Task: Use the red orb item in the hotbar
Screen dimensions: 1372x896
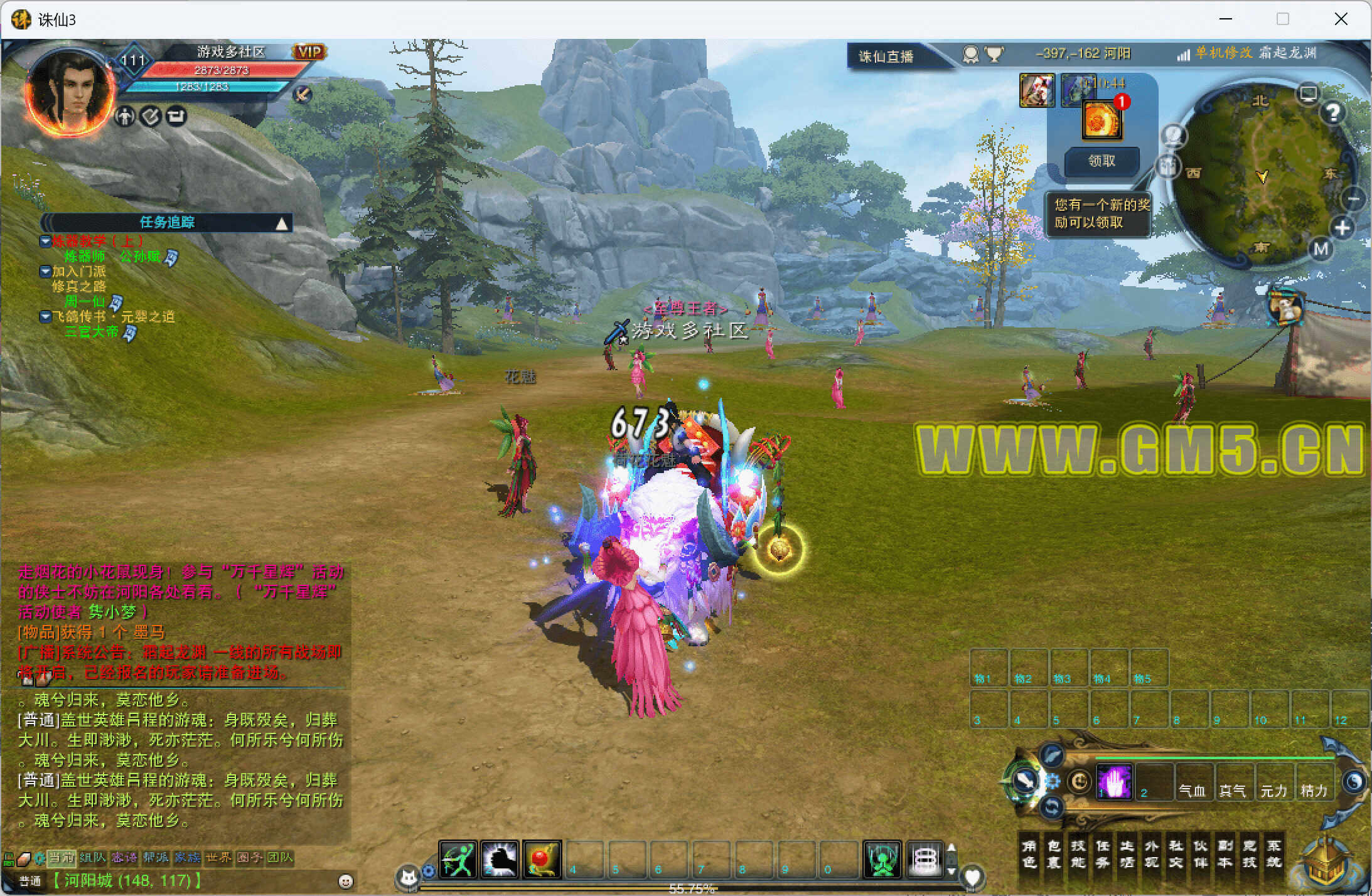Action: (542, 859)
